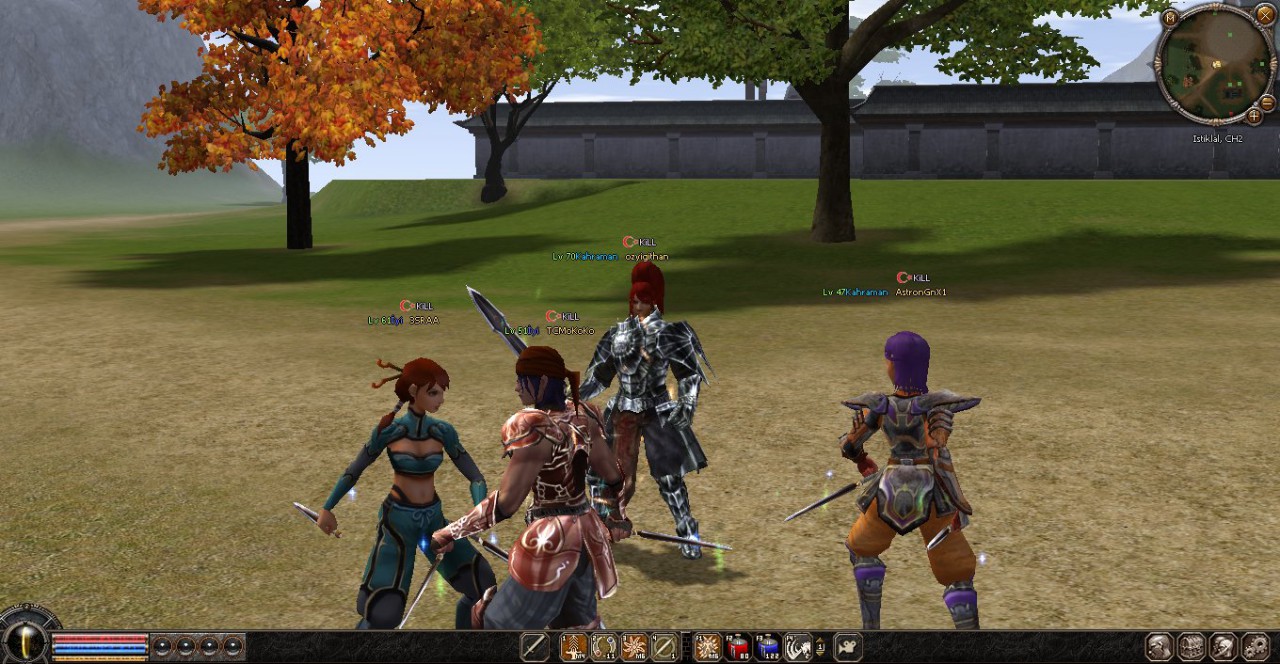Viewport: 1280px width, 664px height.
Task: Zoom out the minimap
Action: (x=1266, y=103)
